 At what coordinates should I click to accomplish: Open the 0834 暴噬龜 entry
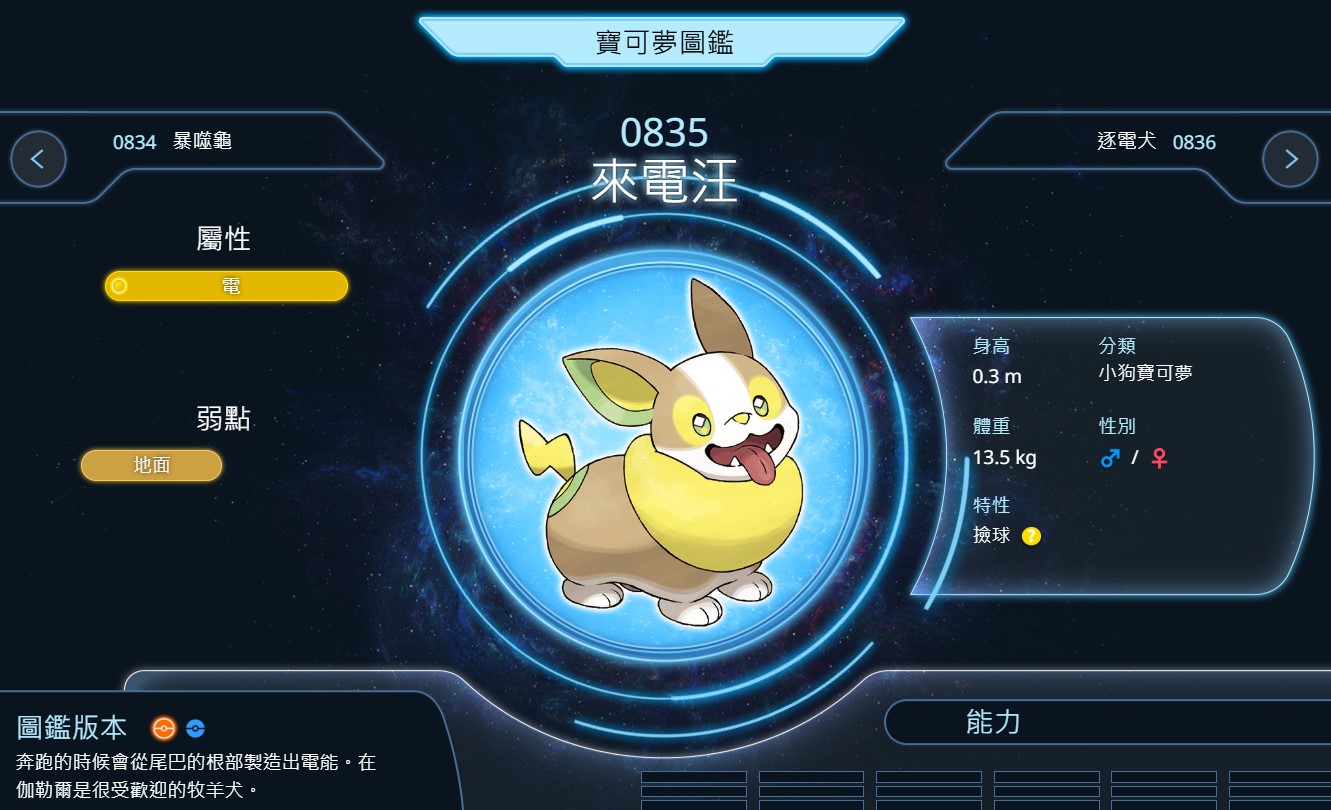[x=172, y=142]
